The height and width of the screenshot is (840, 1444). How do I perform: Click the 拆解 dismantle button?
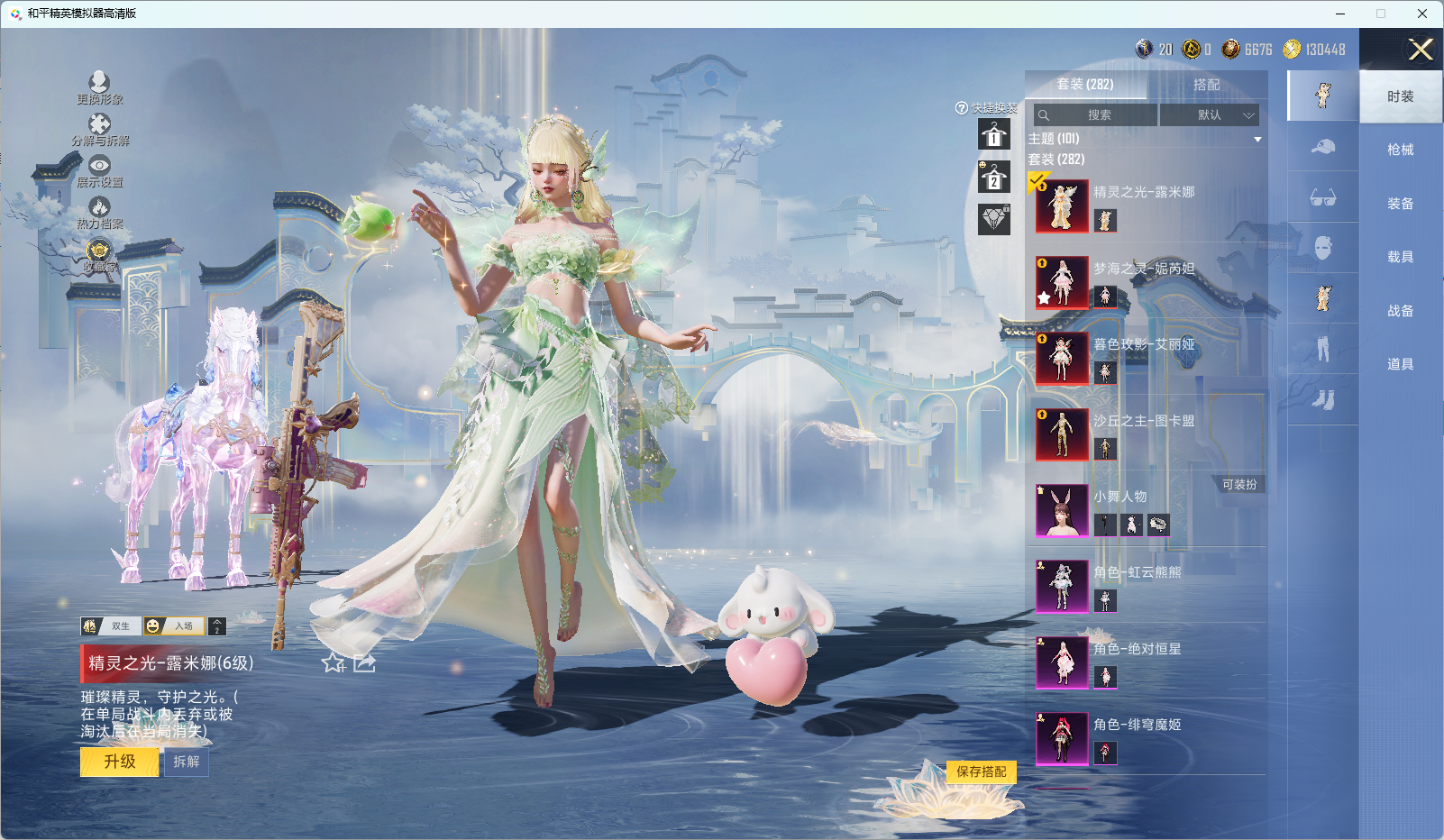point(186,762)
